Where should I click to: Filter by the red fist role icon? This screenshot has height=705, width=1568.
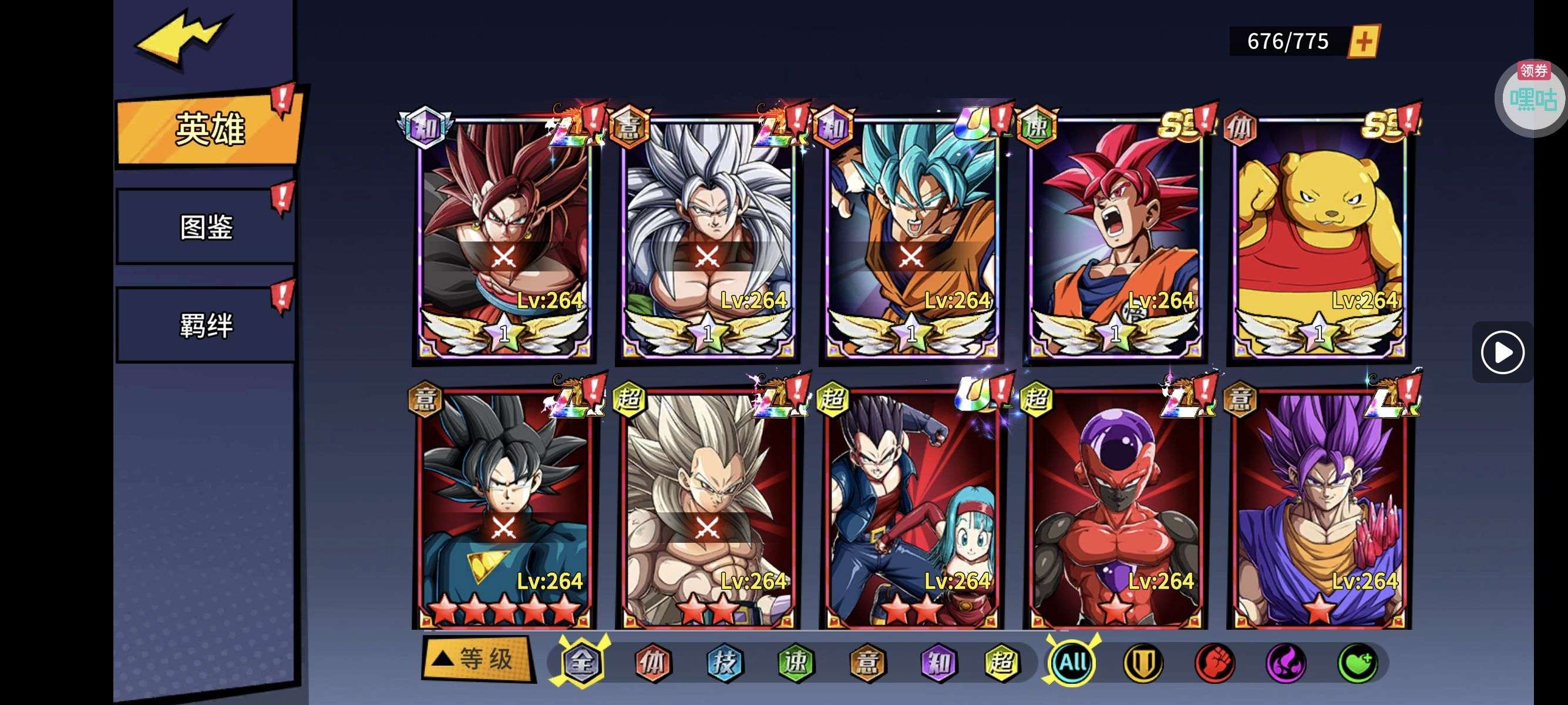pyautogui.click(x=1214, y=662)
